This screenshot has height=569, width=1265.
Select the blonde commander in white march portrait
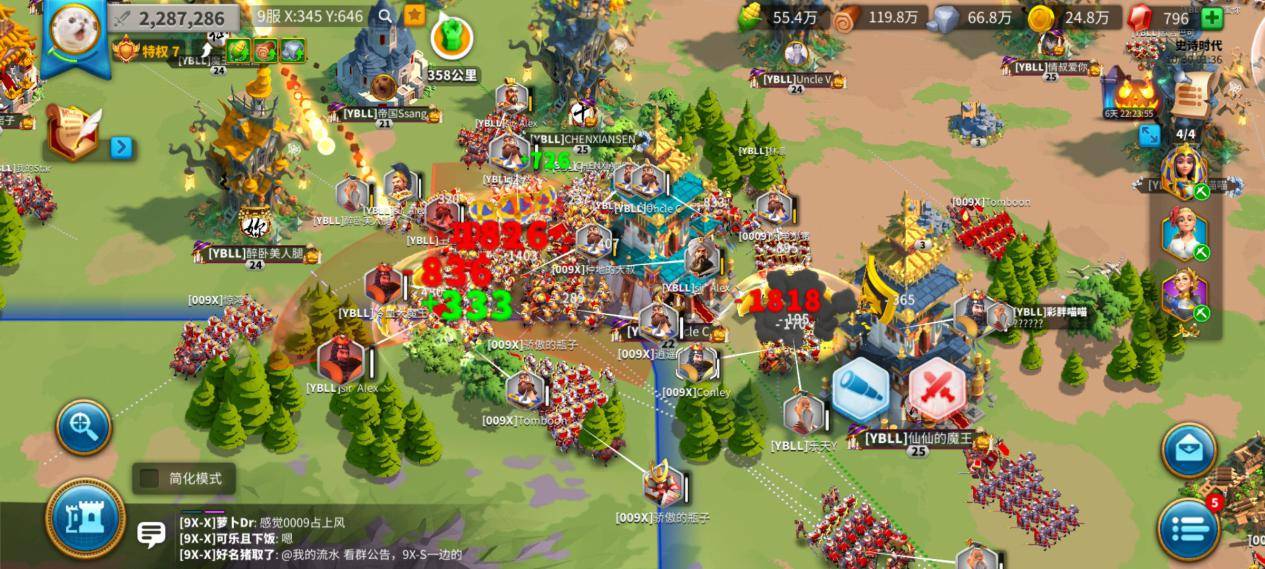pos(1184,234)
